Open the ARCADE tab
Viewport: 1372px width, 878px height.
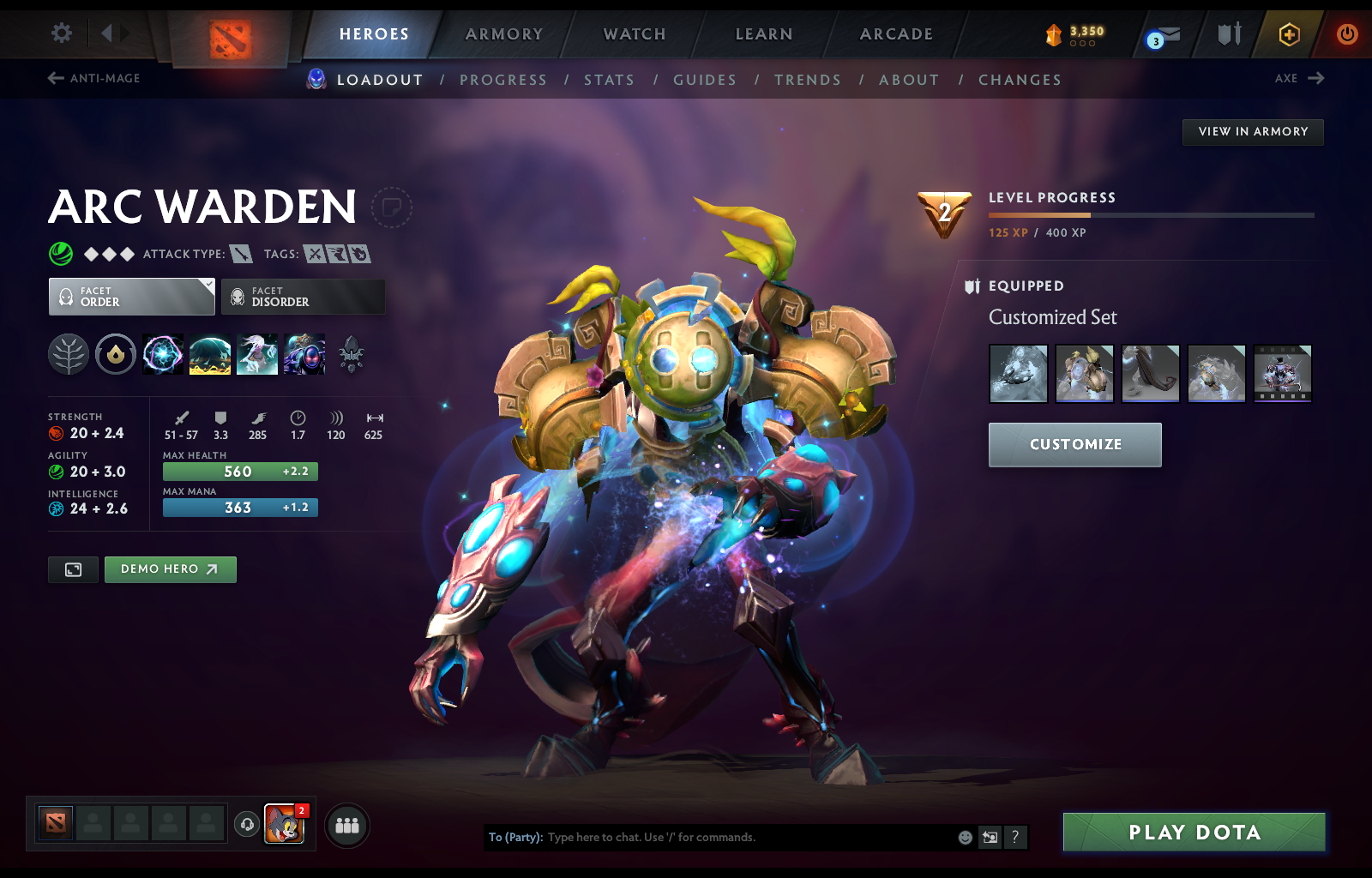tap(895, 34)
